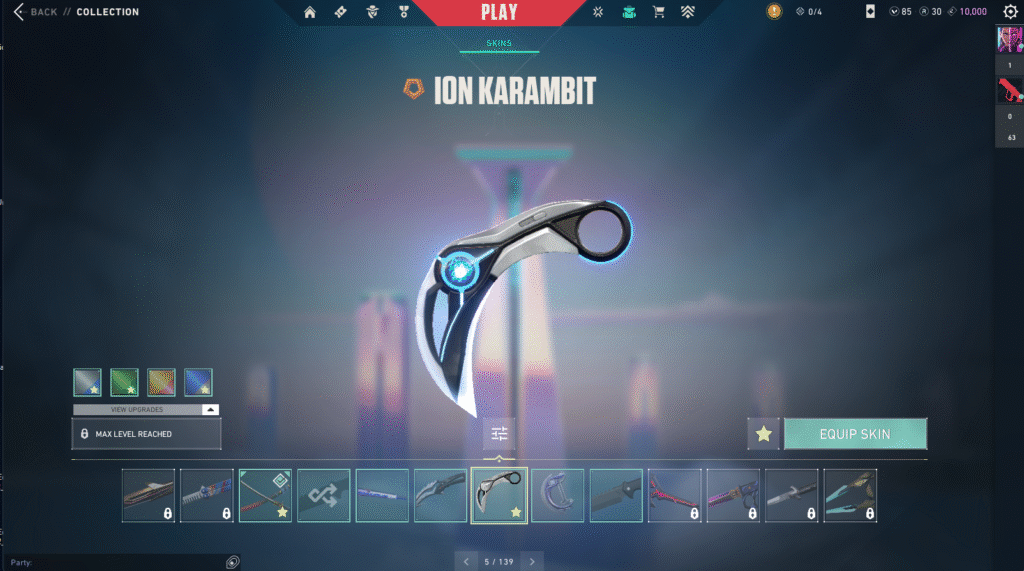The image size is (1024, 571).
Task: Open the filter sliders button
Action: coord(499,434)
